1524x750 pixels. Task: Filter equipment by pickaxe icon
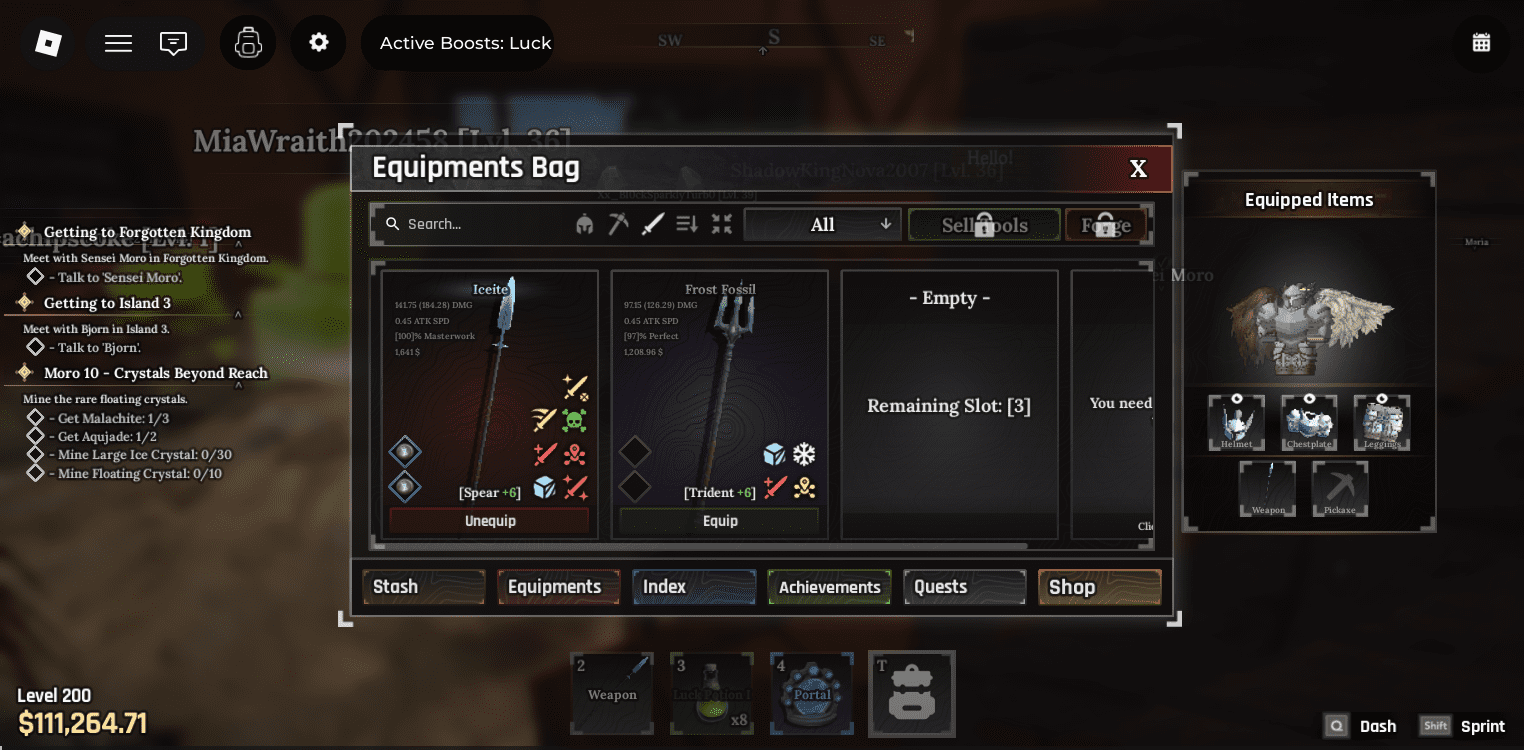pyautogui.click(x=618, y=225)
